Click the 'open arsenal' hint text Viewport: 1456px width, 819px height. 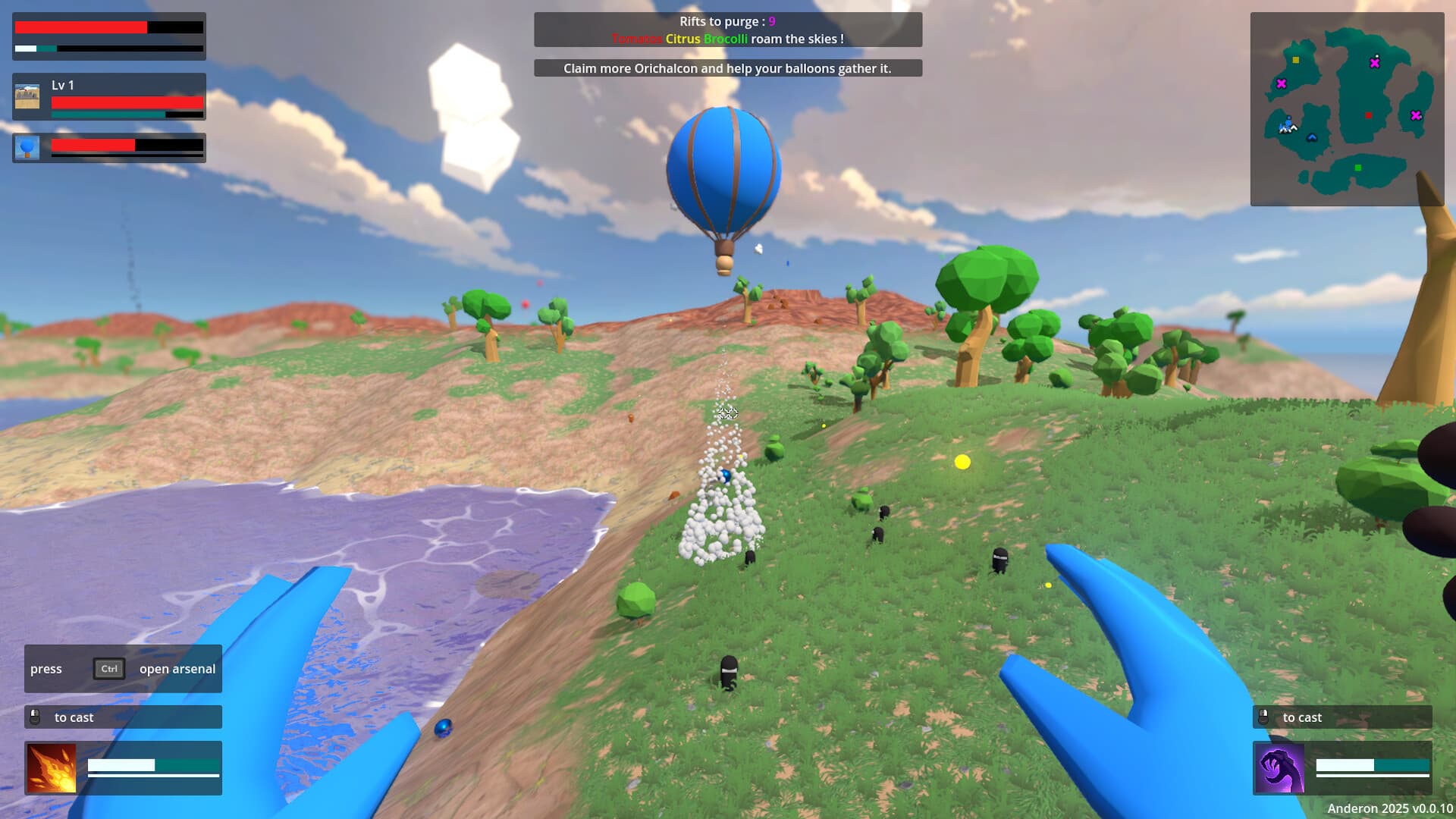[x=177, y=669]
